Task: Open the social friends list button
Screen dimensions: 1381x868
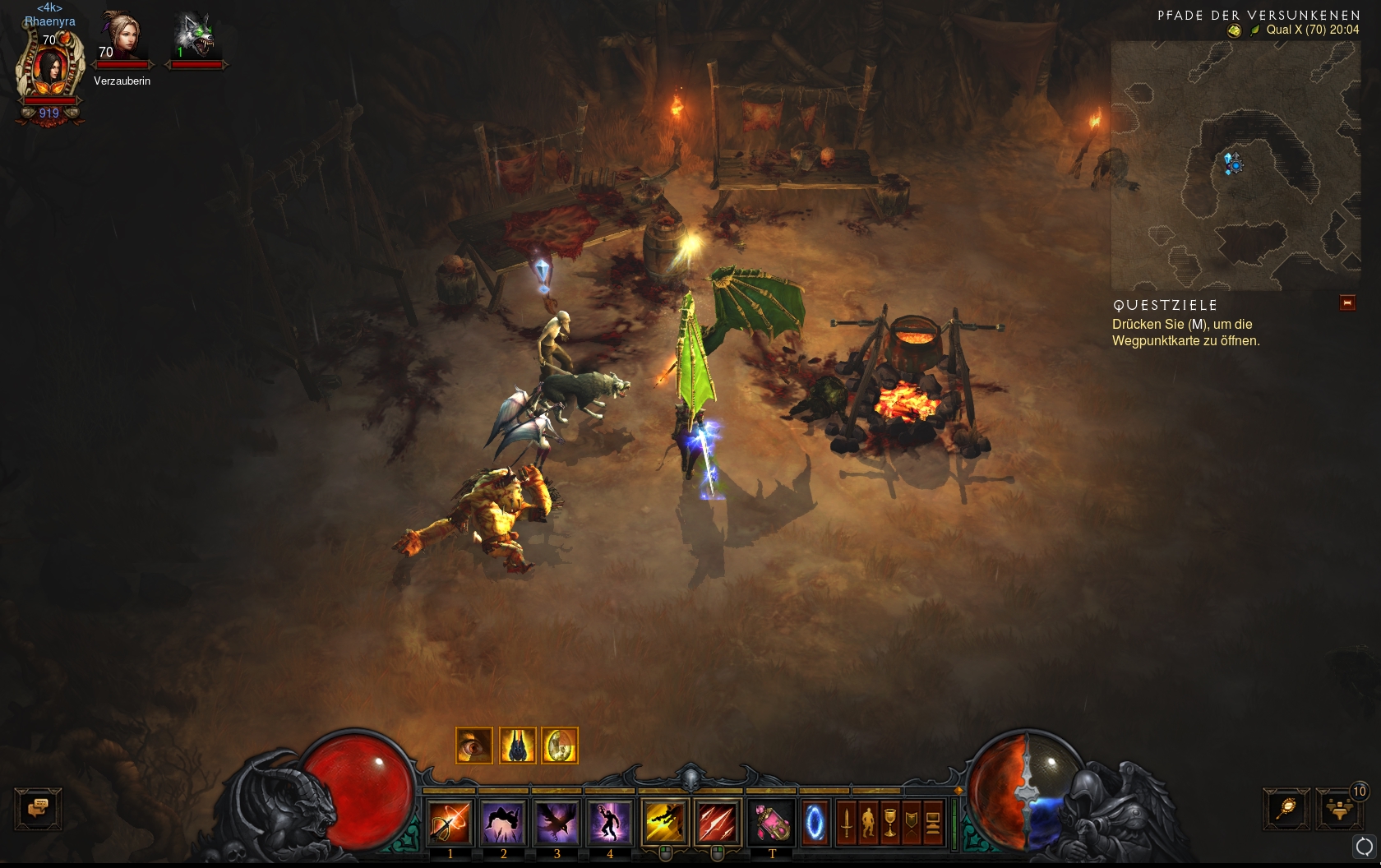Action: pyautogui.click(x=1339, y=809)
